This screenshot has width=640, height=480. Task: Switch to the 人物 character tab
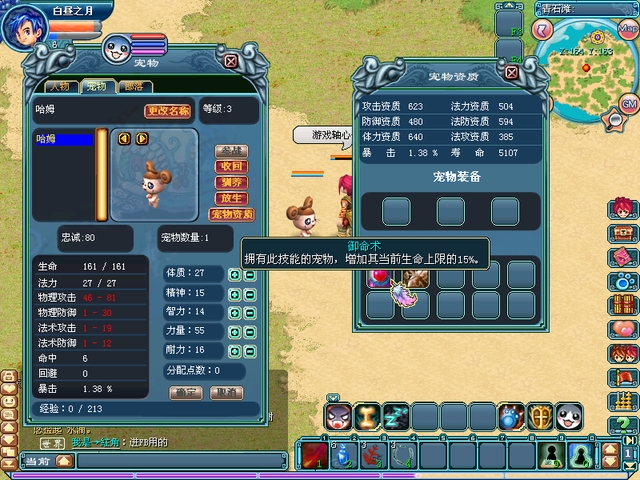tap(59, 87)
